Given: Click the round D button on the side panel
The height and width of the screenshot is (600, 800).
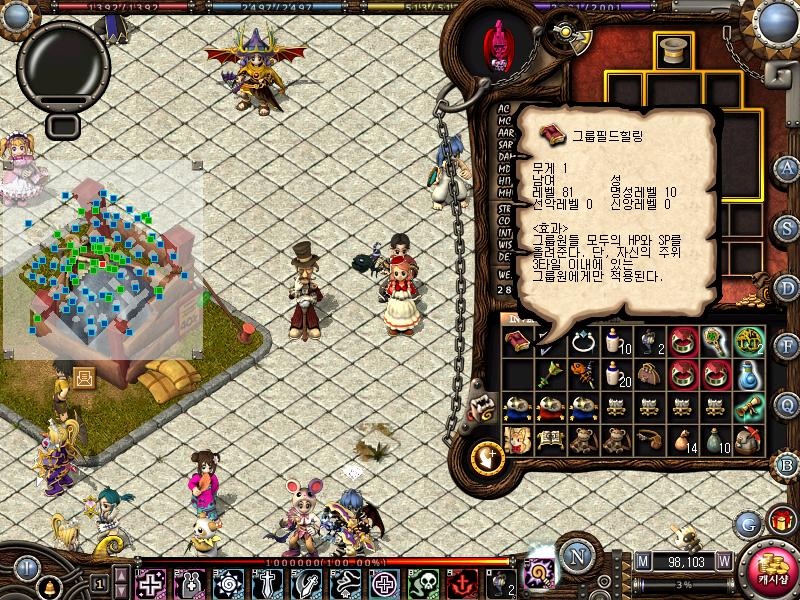Looking at the screenshot, I should point(787,286).
